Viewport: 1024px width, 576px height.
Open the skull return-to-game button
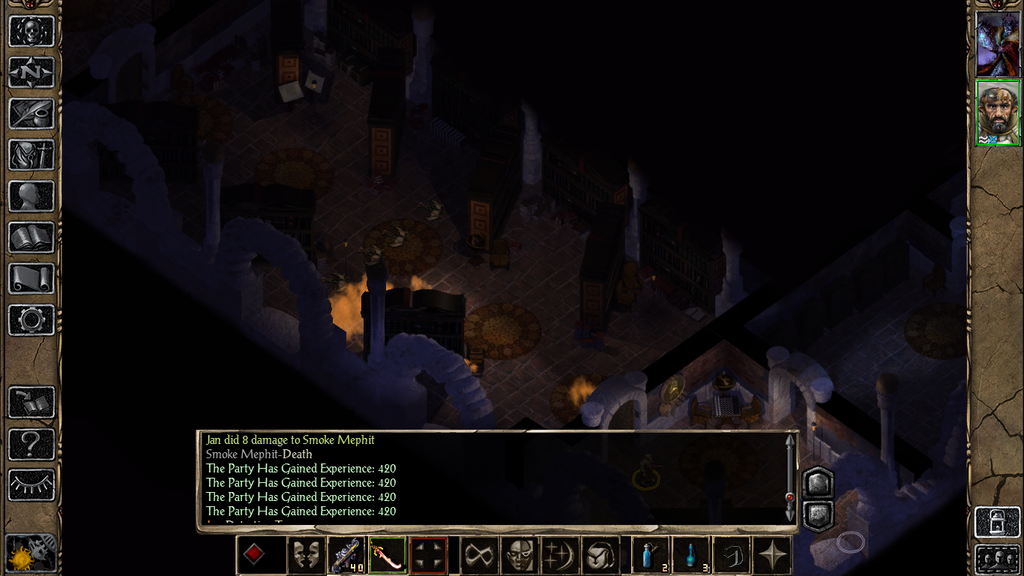click(x=31, y=31)
